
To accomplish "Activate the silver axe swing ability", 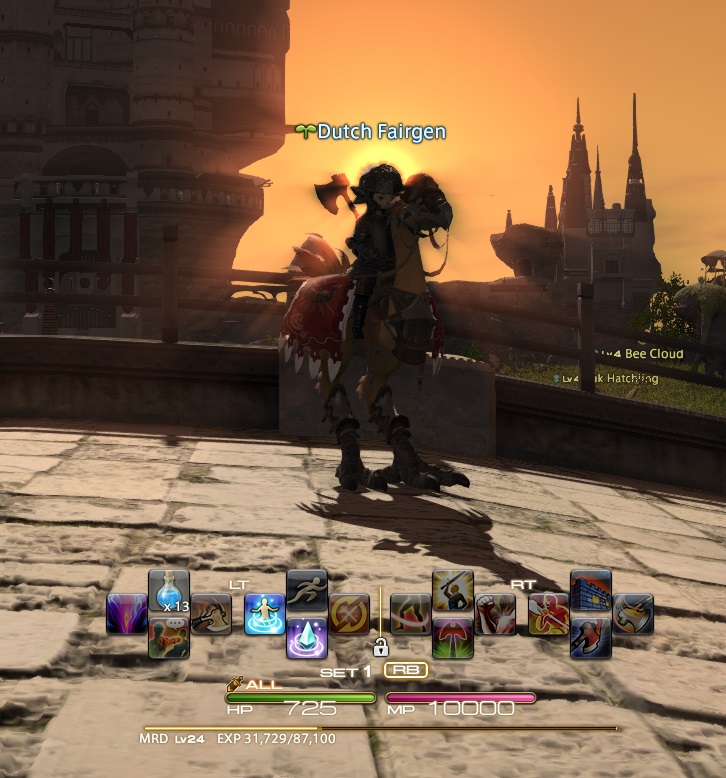I will point(632,614).
